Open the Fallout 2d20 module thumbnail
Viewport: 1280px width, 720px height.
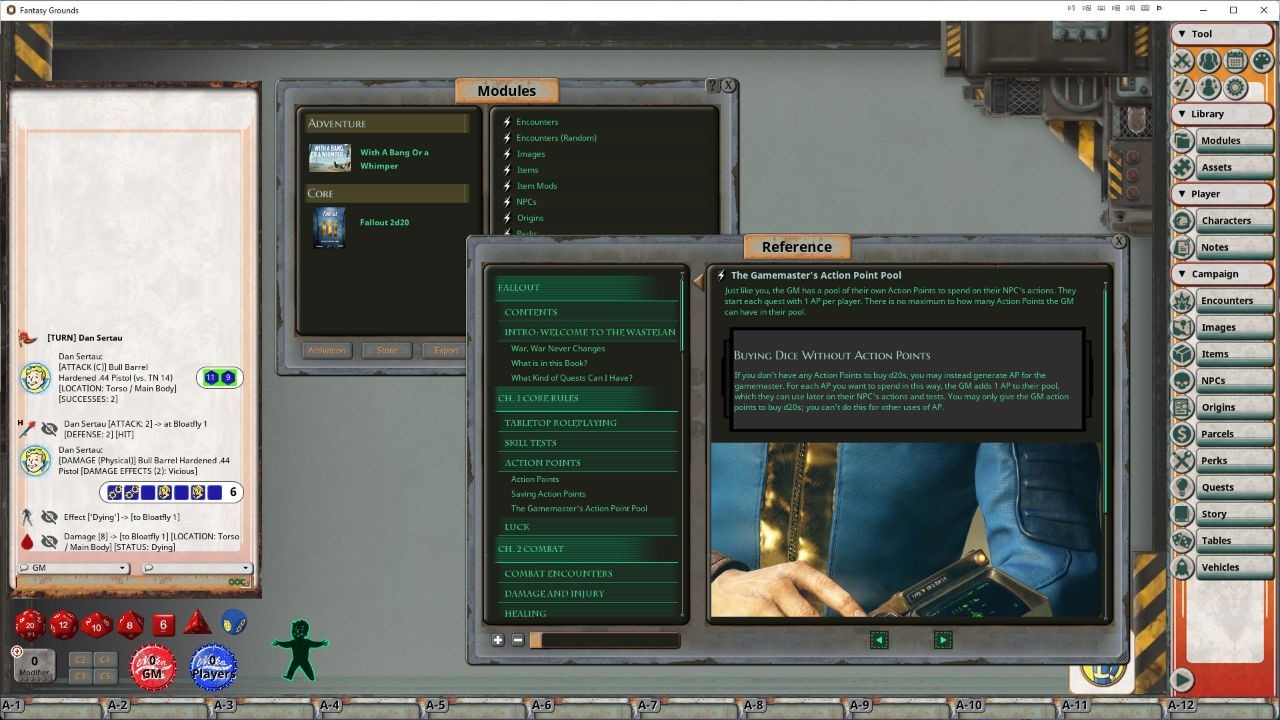[x=329, y=228]
